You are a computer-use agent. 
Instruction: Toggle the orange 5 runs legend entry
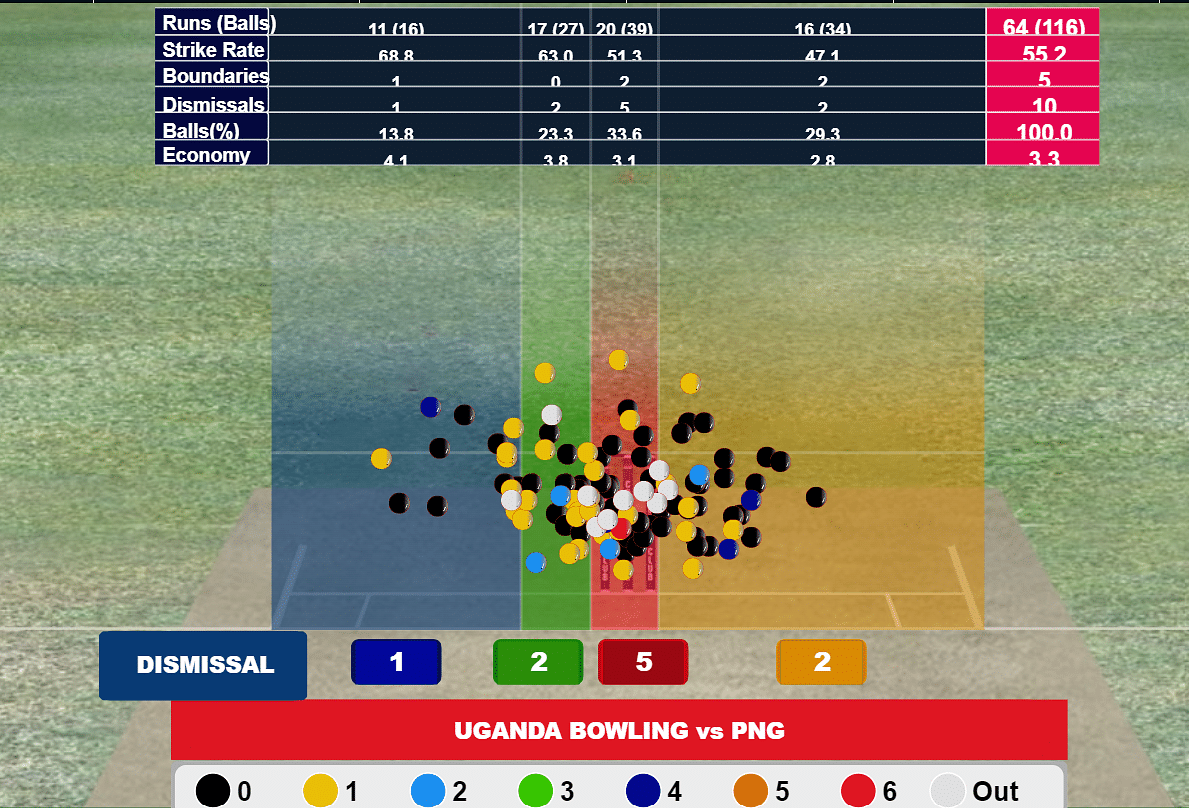[763, 791]
